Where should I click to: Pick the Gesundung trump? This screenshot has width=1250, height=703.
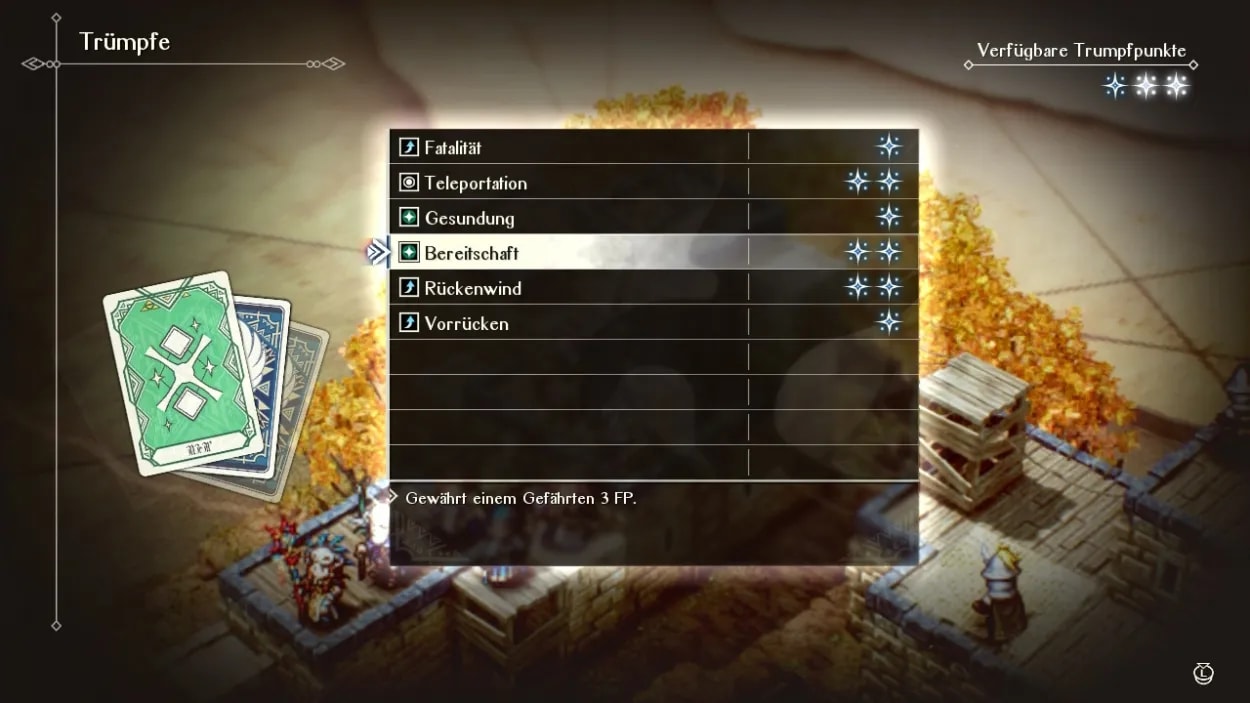tap(469, 218)
